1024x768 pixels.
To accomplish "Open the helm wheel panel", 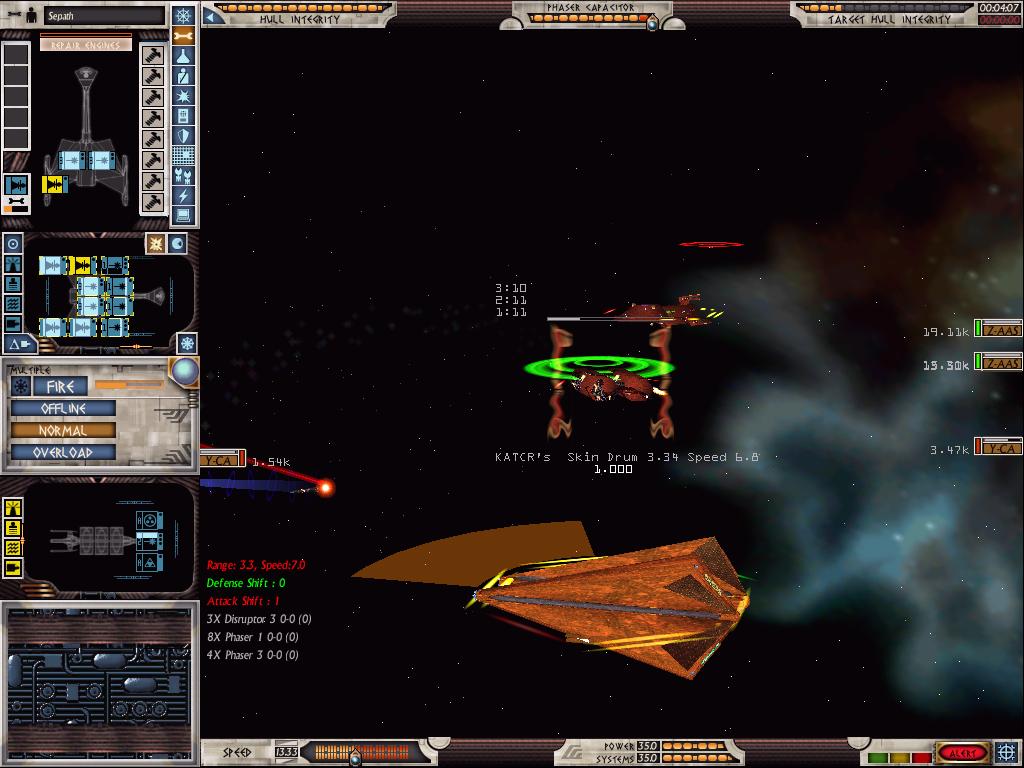I will tap(183, 16).
